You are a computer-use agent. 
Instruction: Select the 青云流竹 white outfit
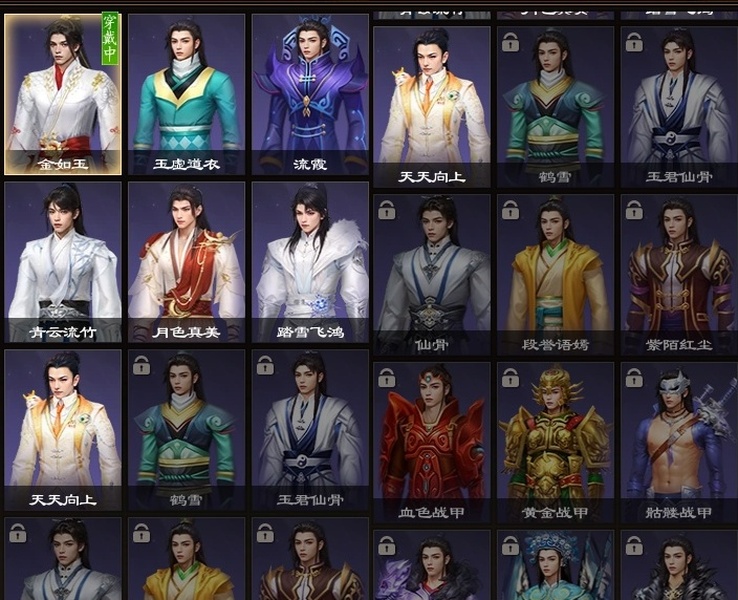[x=63, y=262]
